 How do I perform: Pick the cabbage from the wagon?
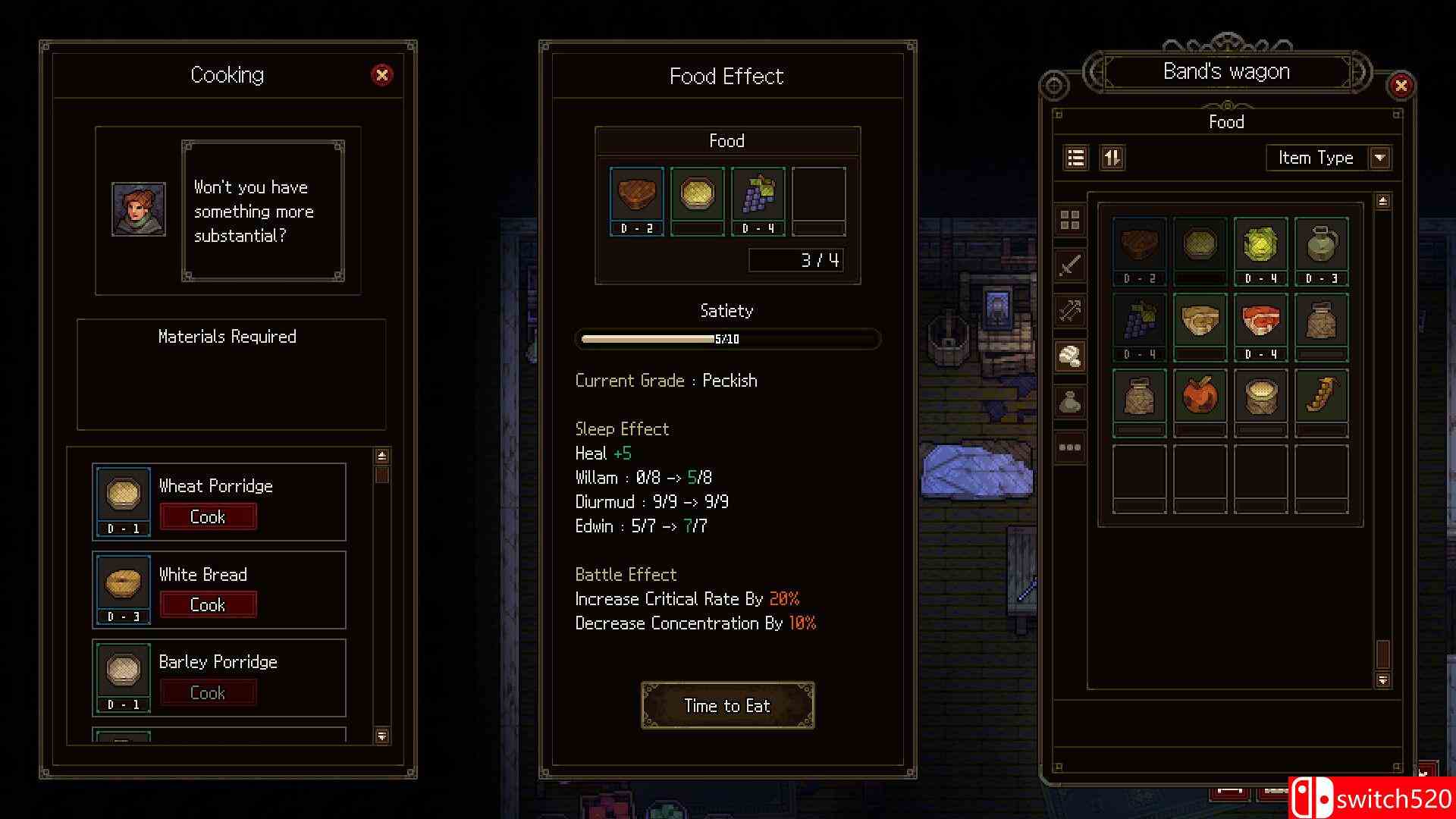[1260, 245]
